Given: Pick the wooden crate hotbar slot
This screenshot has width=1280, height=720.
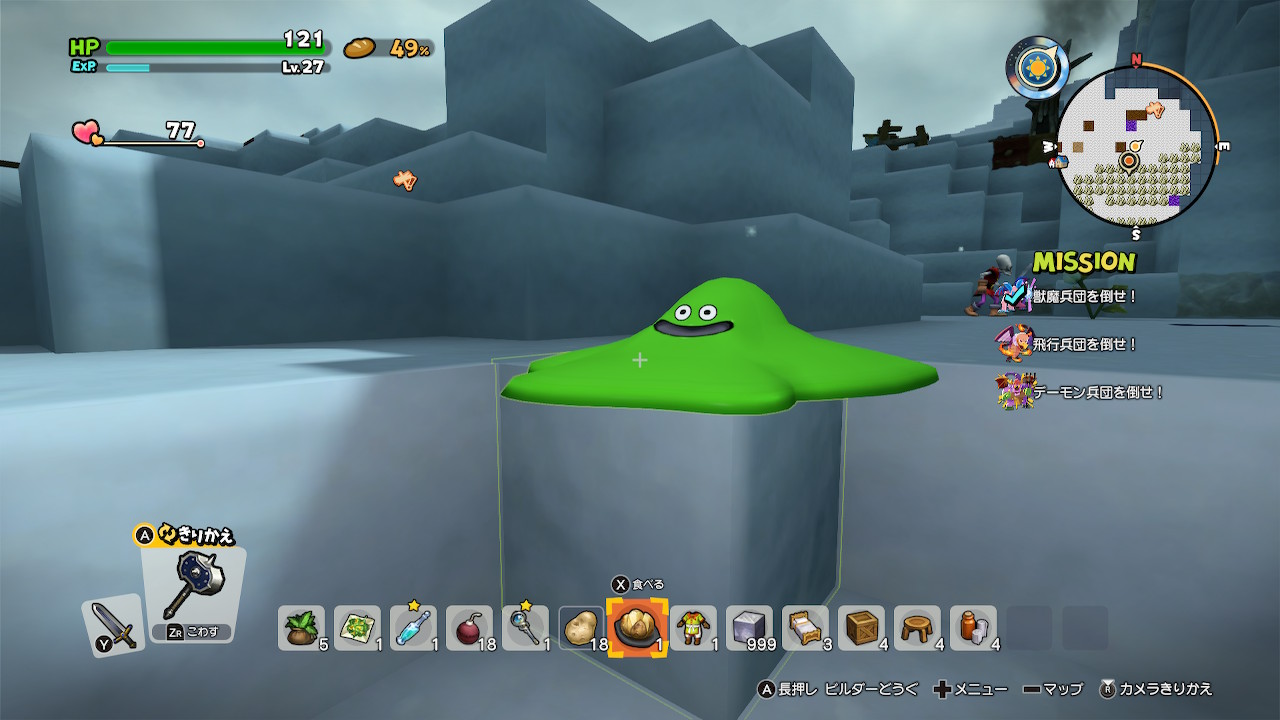Looking at the screenshot, I should (861, 628).
